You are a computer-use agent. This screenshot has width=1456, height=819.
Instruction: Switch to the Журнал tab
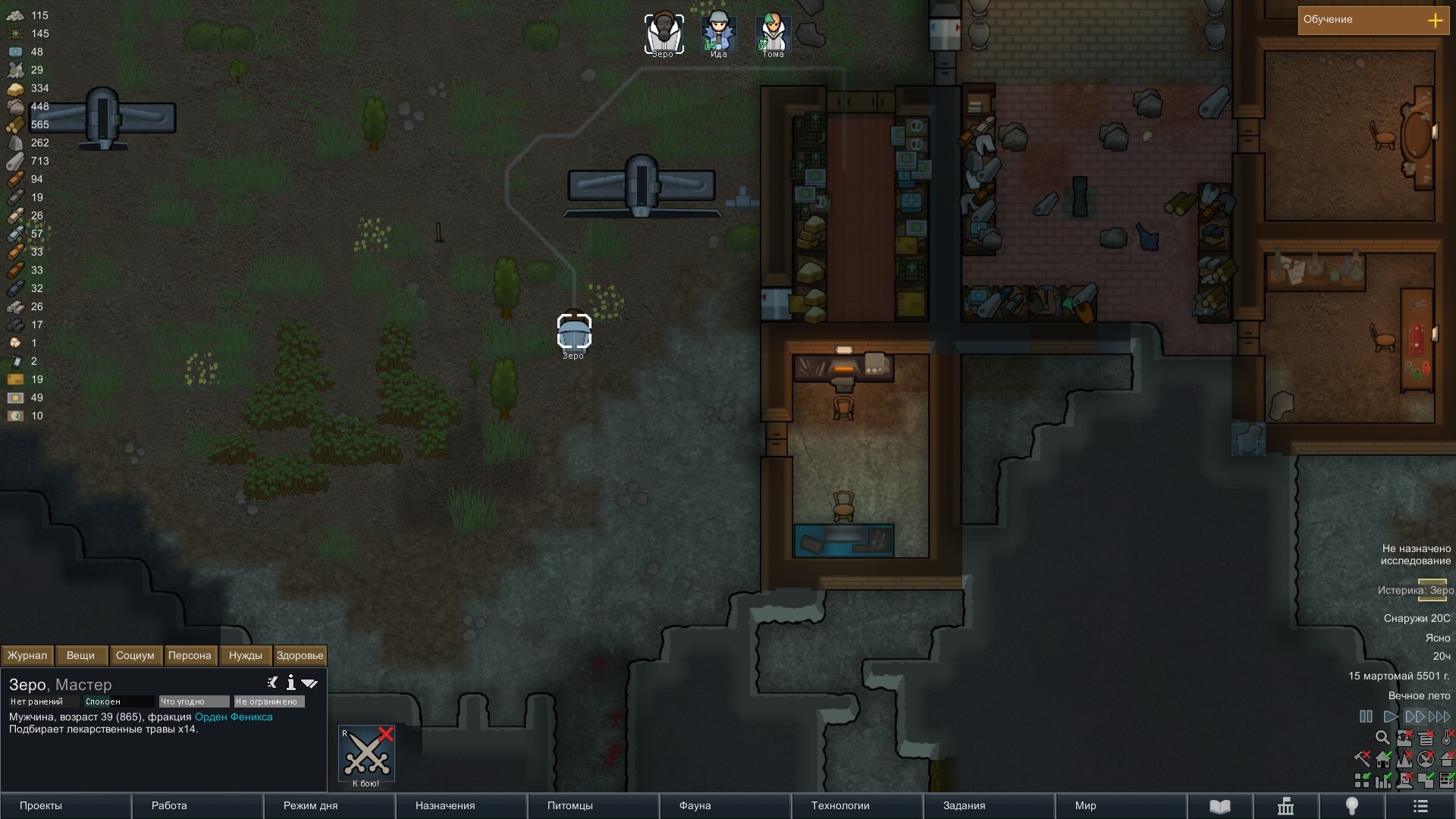point(27,655)
